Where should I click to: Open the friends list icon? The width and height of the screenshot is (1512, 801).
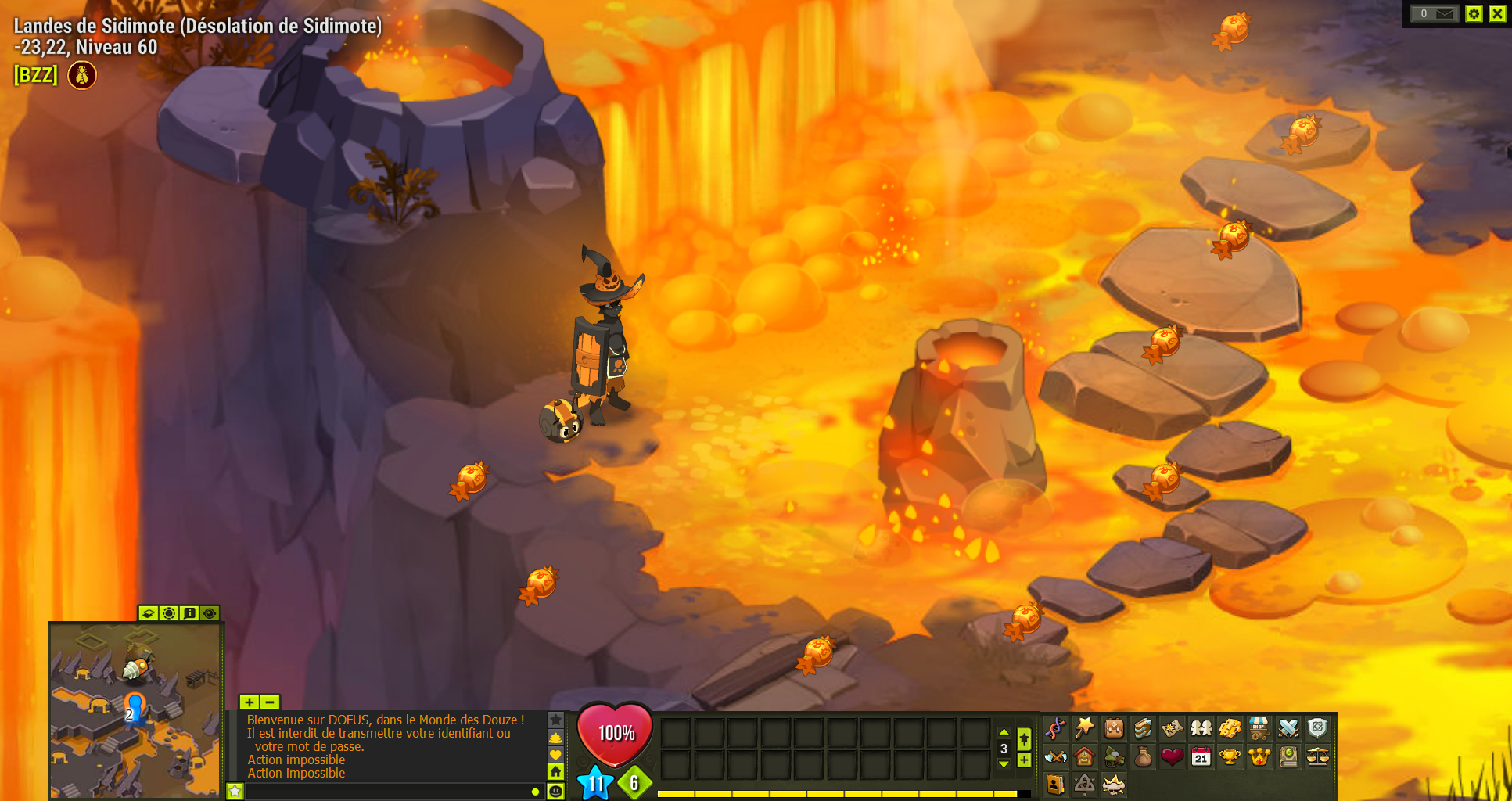[1201, 729]
